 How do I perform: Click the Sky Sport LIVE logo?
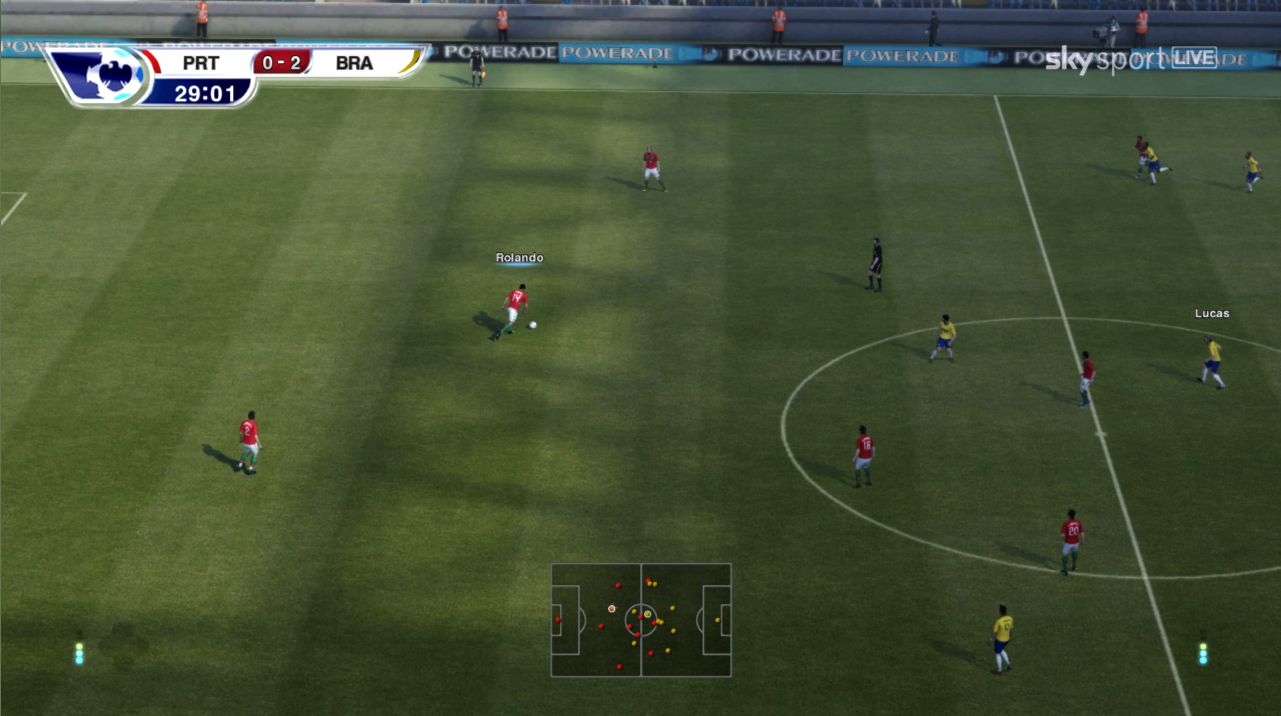coord(1130,59)
